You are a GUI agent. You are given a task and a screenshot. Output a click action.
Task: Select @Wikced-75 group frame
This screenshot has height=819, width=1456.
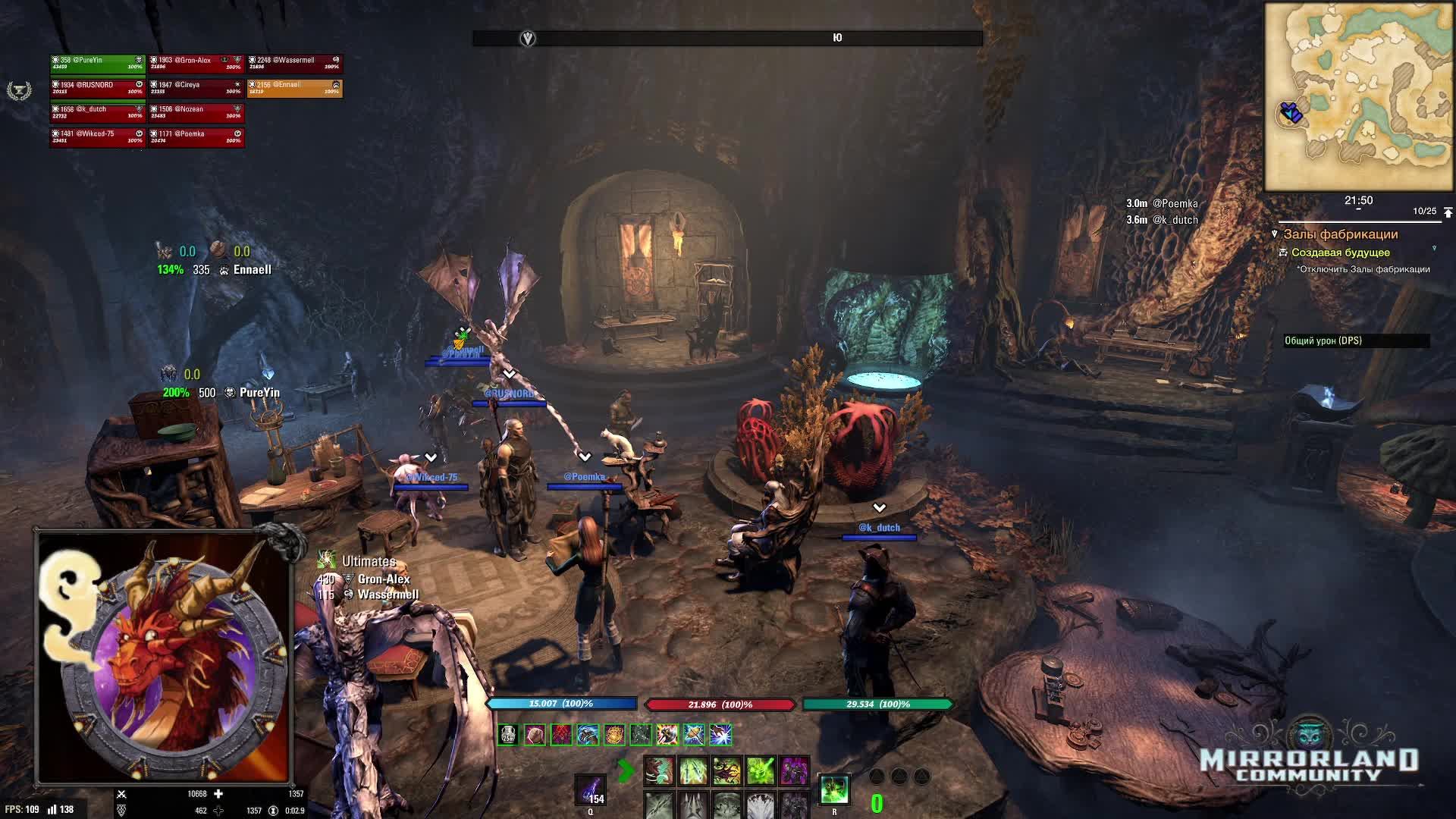pos(97,136)
